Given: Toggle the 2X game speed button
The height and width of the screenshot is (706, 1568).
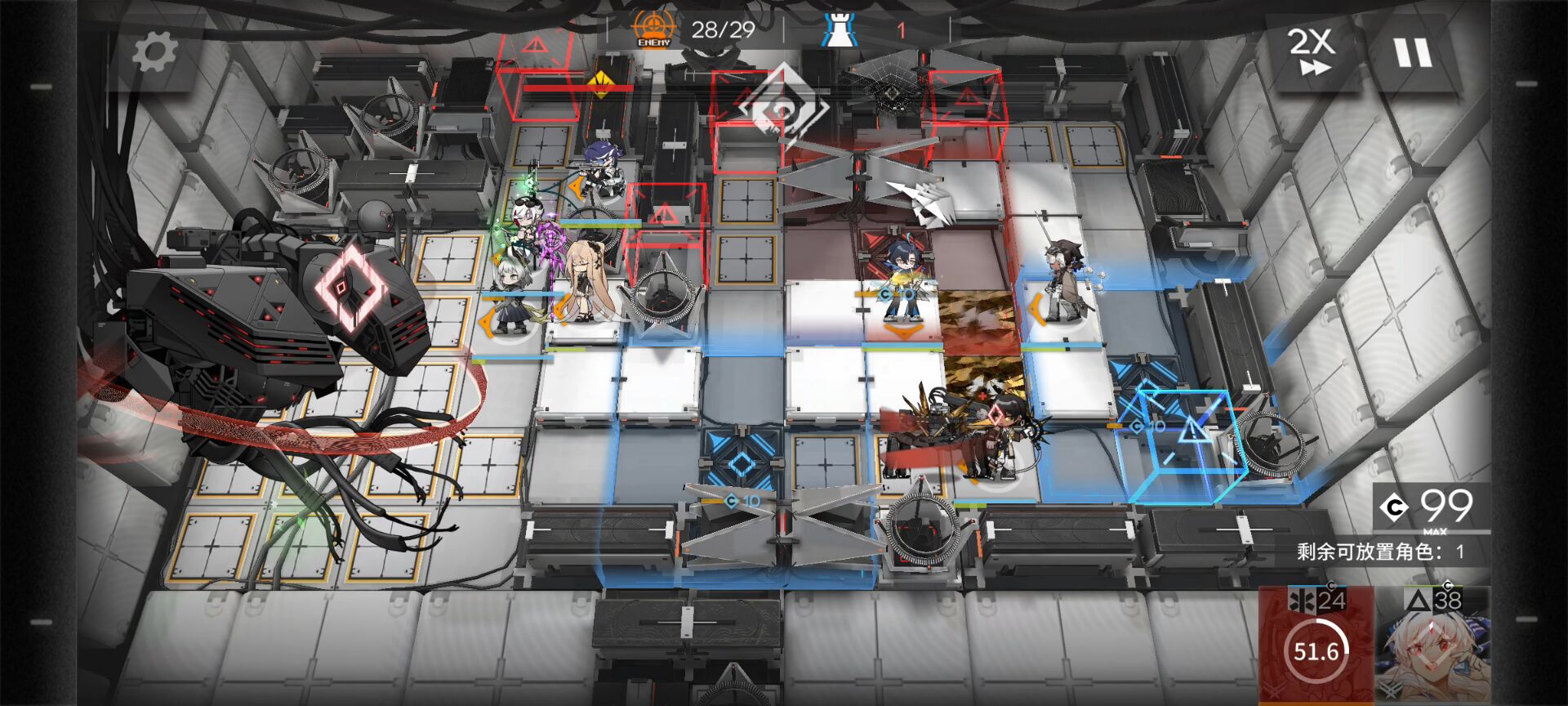Looking at the screenshot, I should [x=1312, y=51].
